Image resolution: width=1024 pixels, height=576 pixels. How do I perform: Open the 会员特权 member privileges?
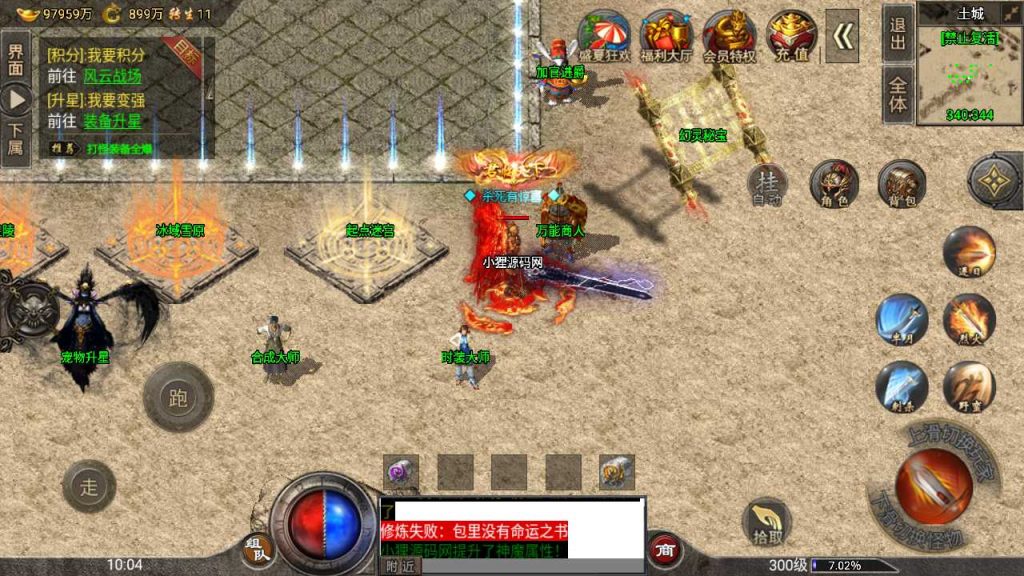729,38
